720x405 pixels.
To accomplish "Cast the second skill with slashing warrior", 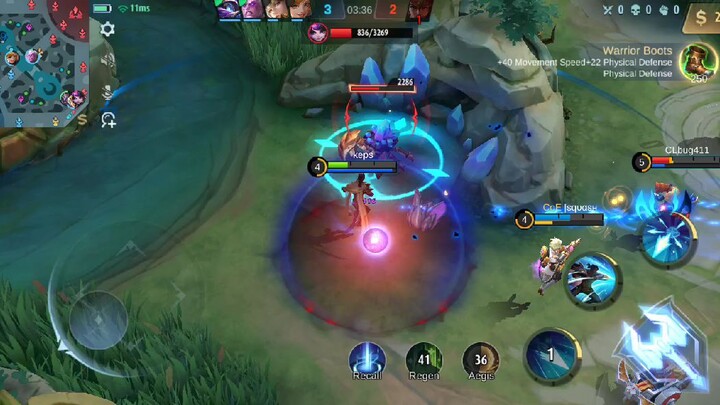I will coord(591,280).
